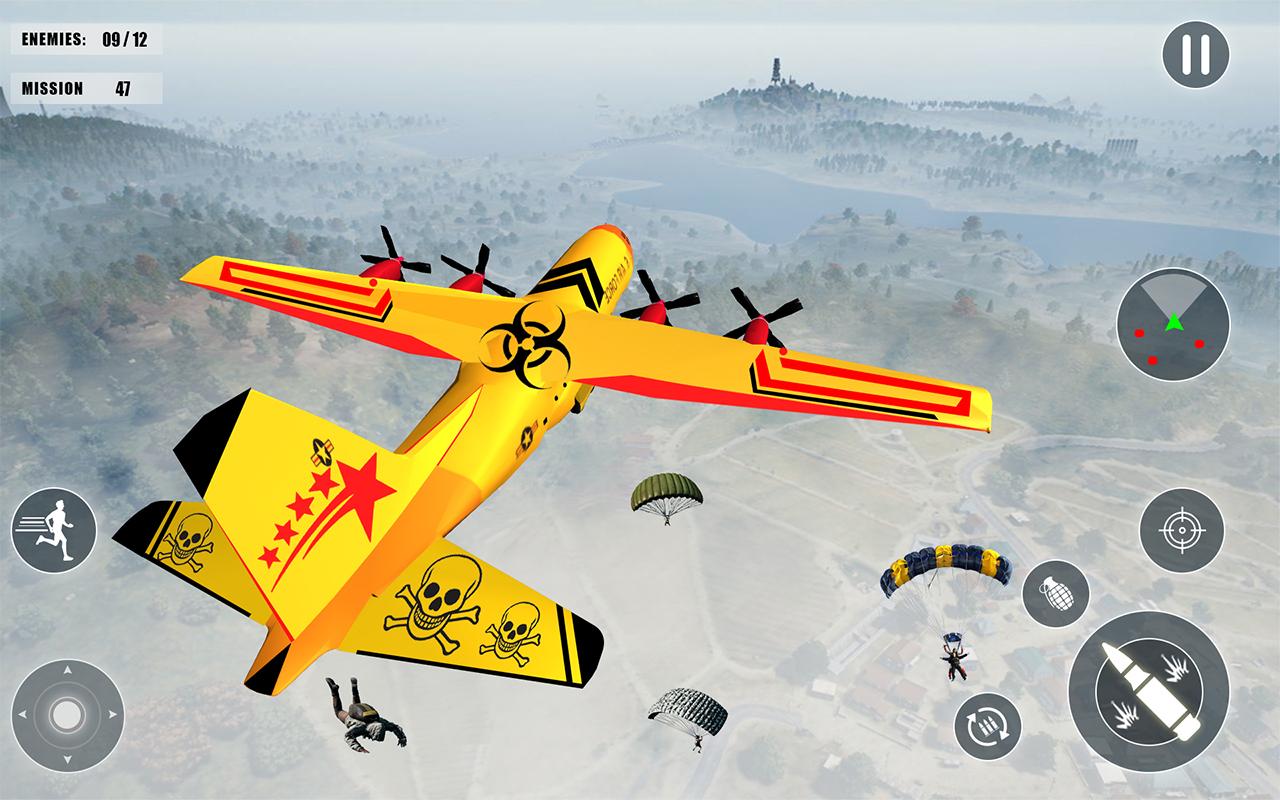Tap the biohazard symbol on the yellow plane
This screenshot has width=1280, height=800.
coord(529,345)
